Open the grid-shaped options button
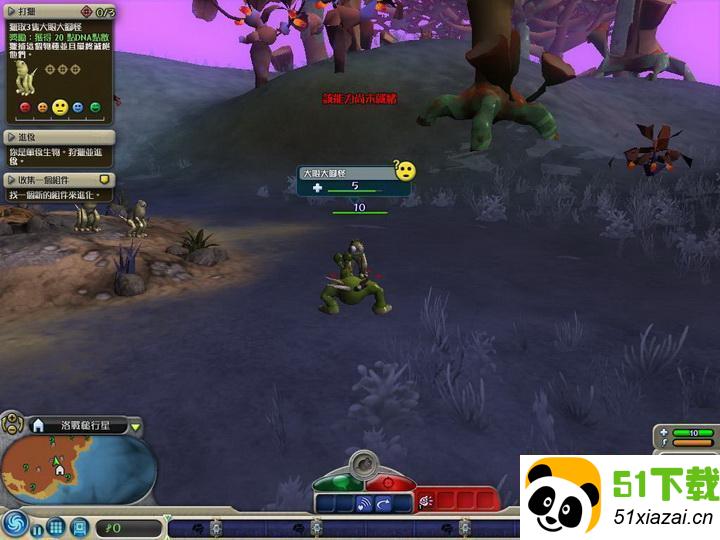 pos(56,526)
